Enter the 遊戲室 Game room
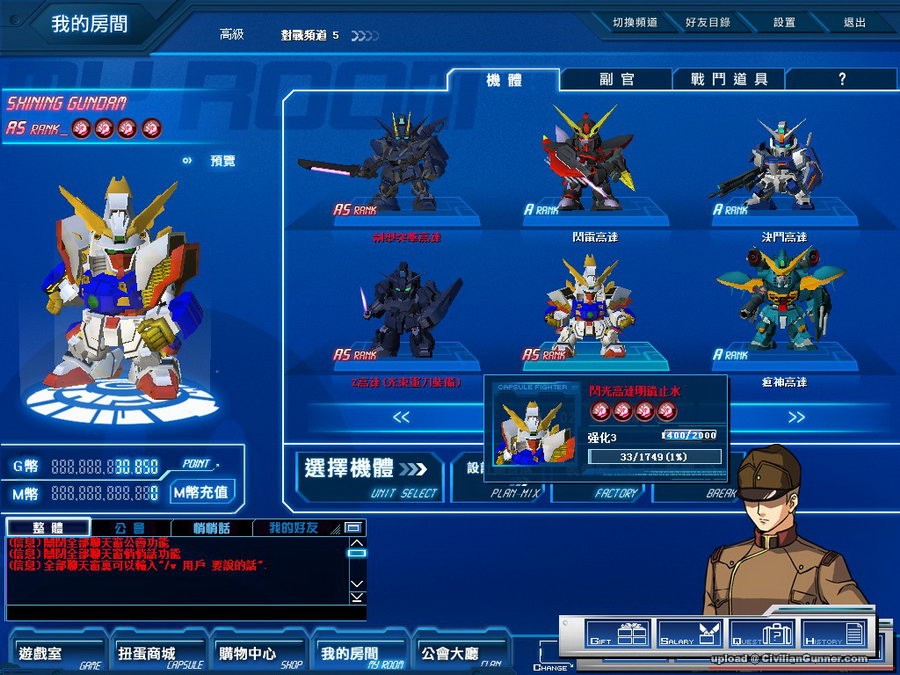 click(x=59, y=655)
